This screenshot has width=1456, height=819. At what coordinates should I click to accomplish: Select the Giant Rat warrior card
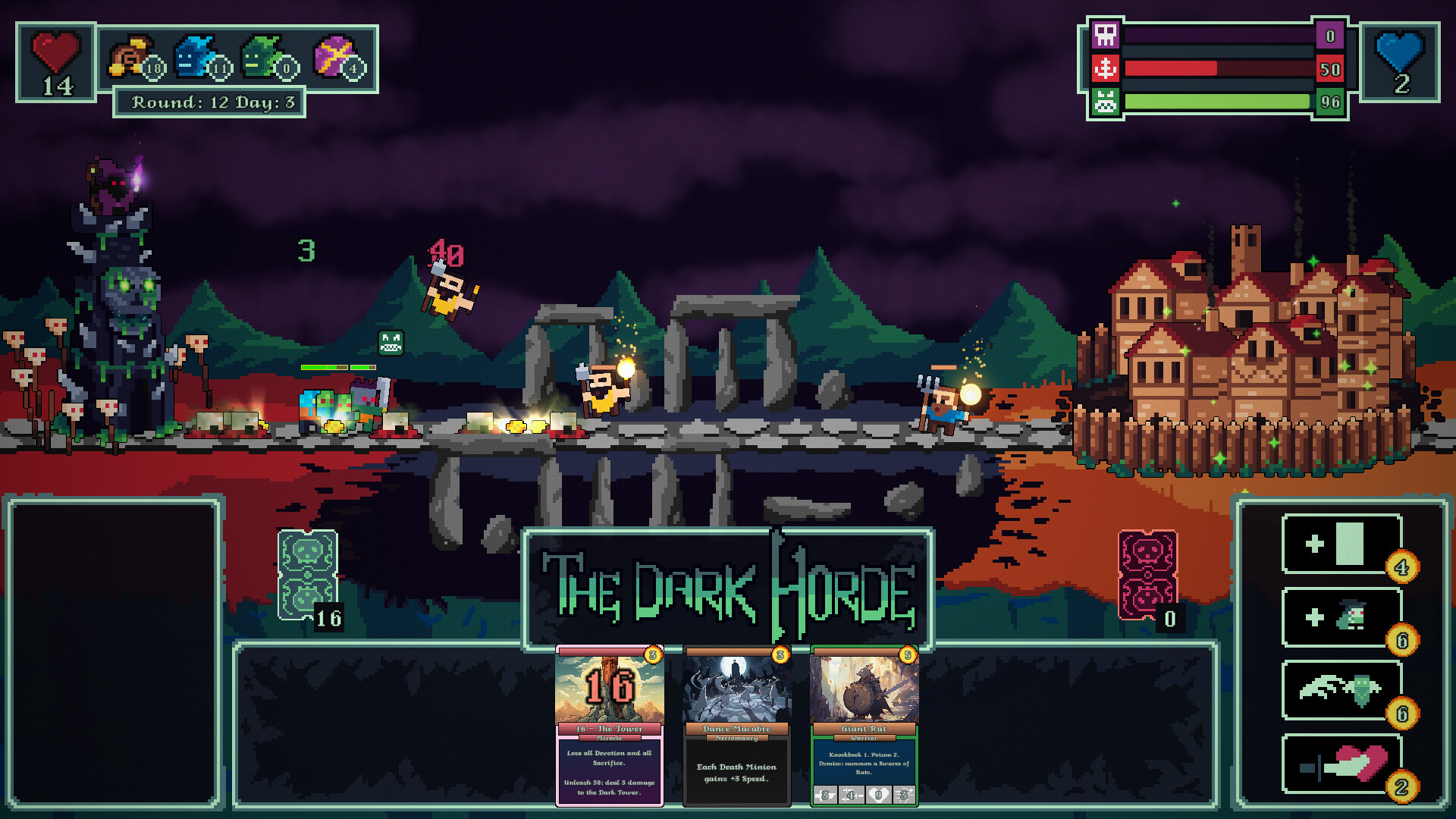point(864,724)
